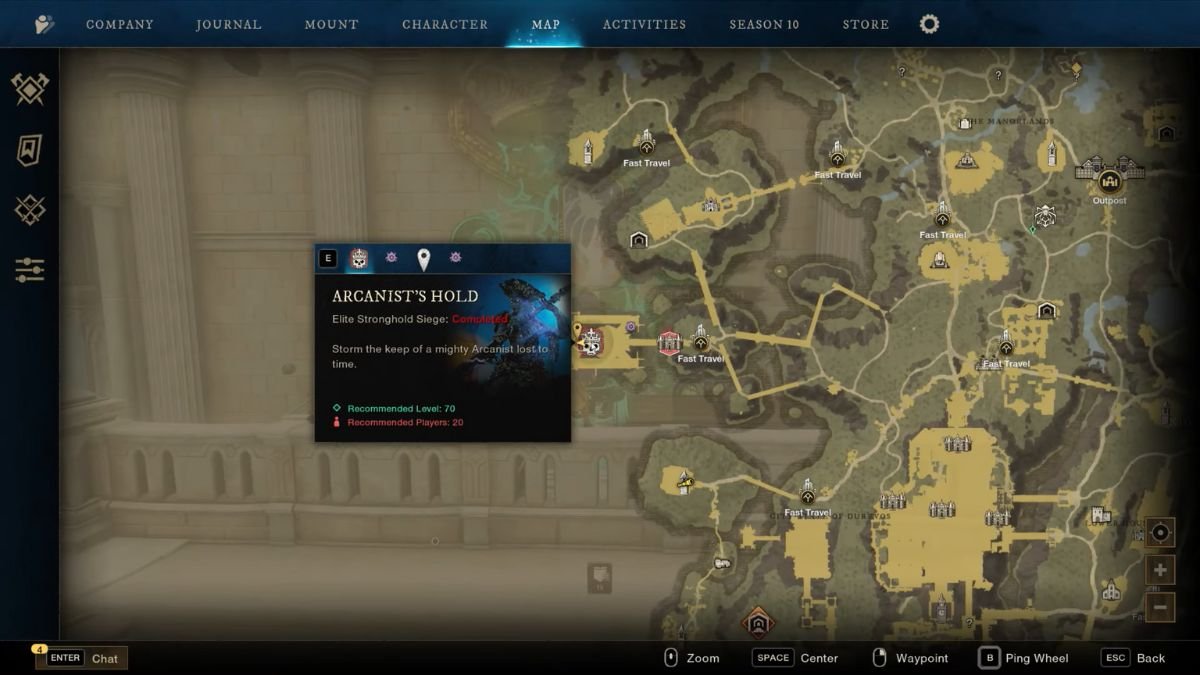Open the map filter sliders panel
The height and width of the screenshot is (675, 1200).
(30, 269)
